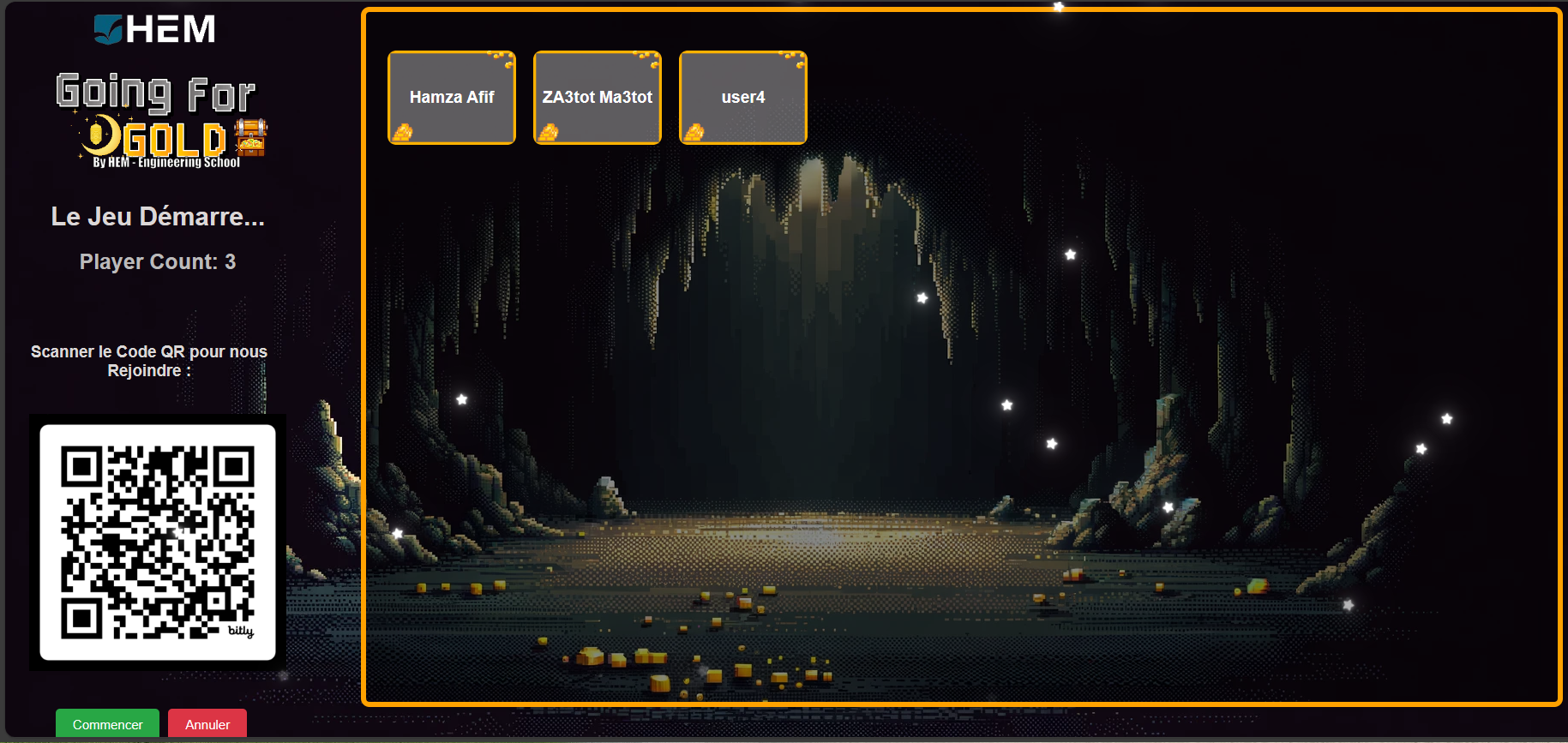Click the coin icon next to GOLD in the logo
1568x743 pixels.
100,134
